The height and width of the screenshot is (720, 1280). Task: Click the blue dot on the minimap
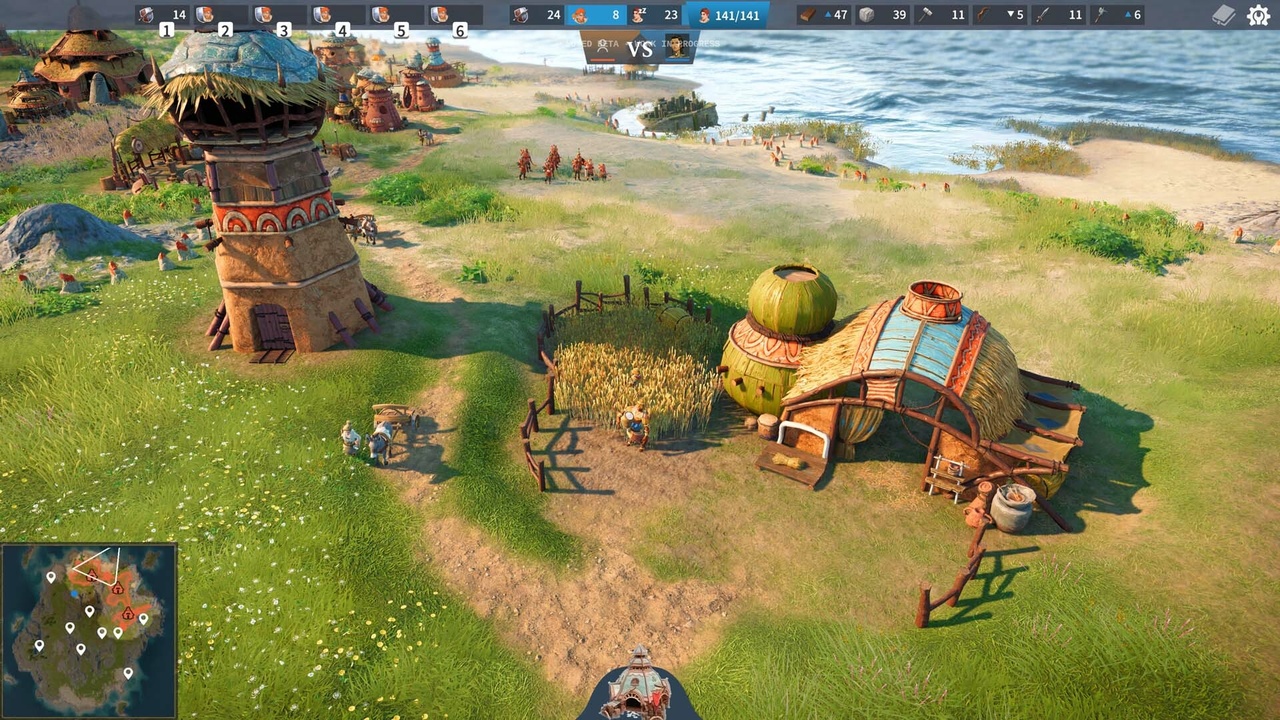(76, 594)
